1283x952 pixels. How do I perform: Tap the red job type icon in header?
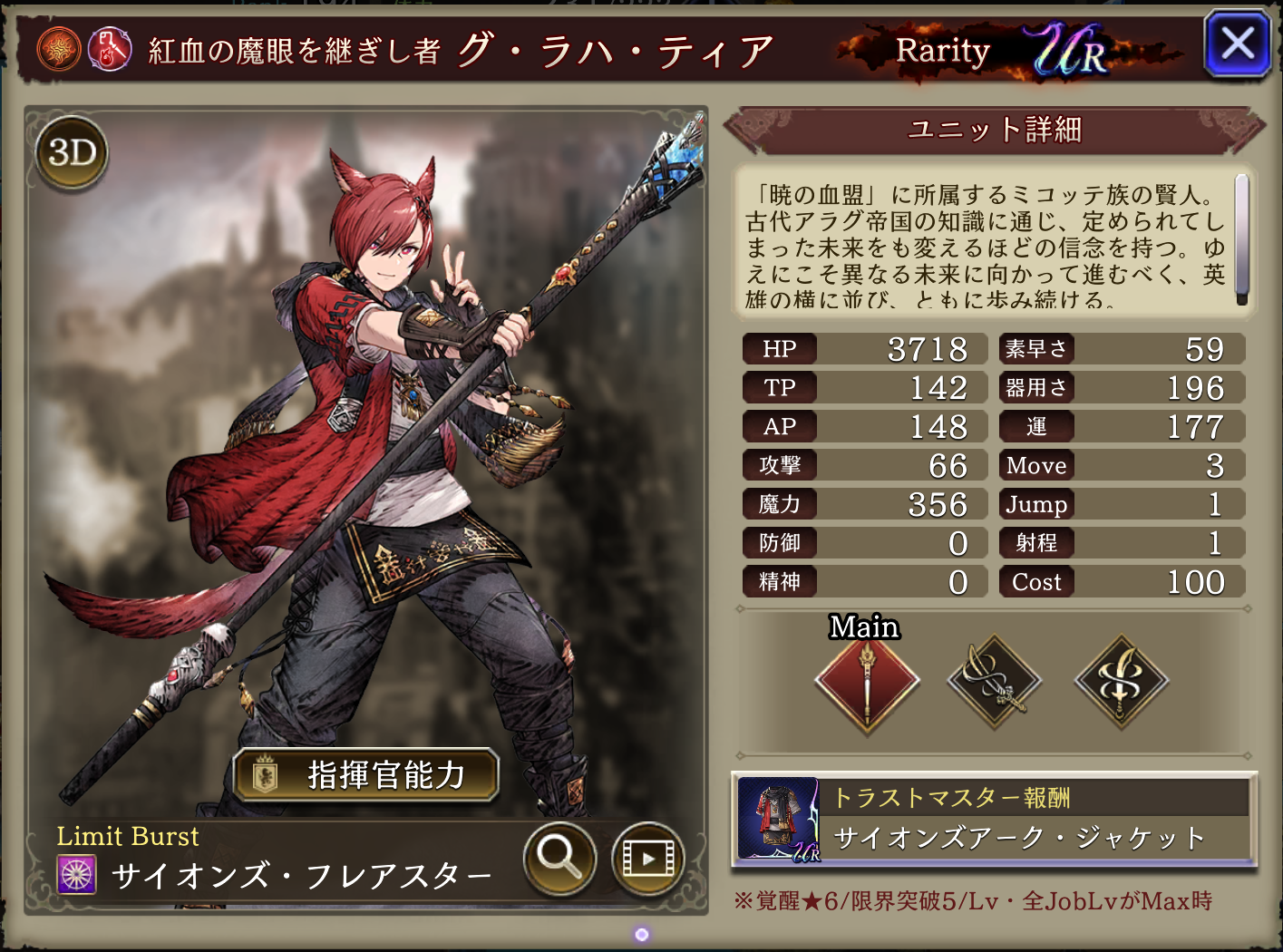pos(110,49)
